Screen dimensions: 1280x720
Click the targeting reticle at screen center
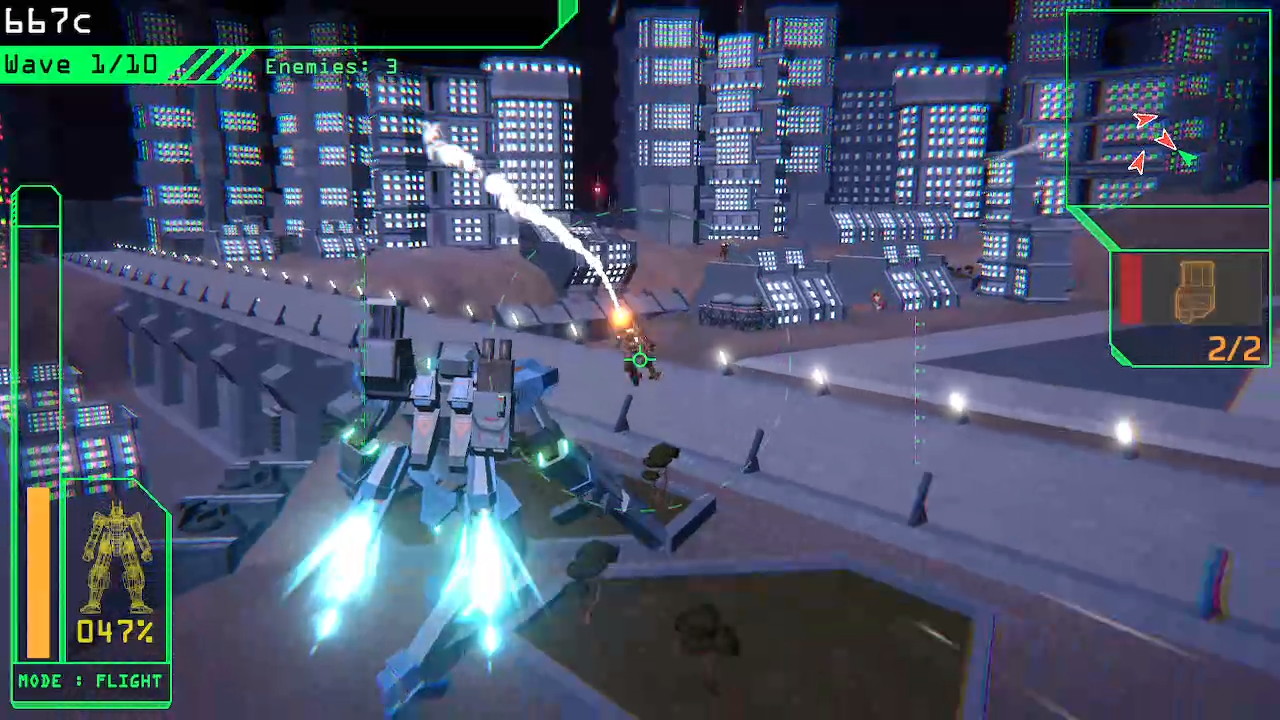(x=640, y=360)
